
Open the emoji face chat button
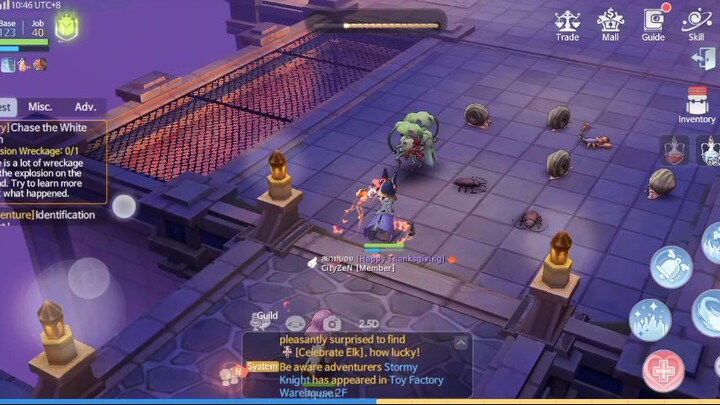(x=296, y=323)
